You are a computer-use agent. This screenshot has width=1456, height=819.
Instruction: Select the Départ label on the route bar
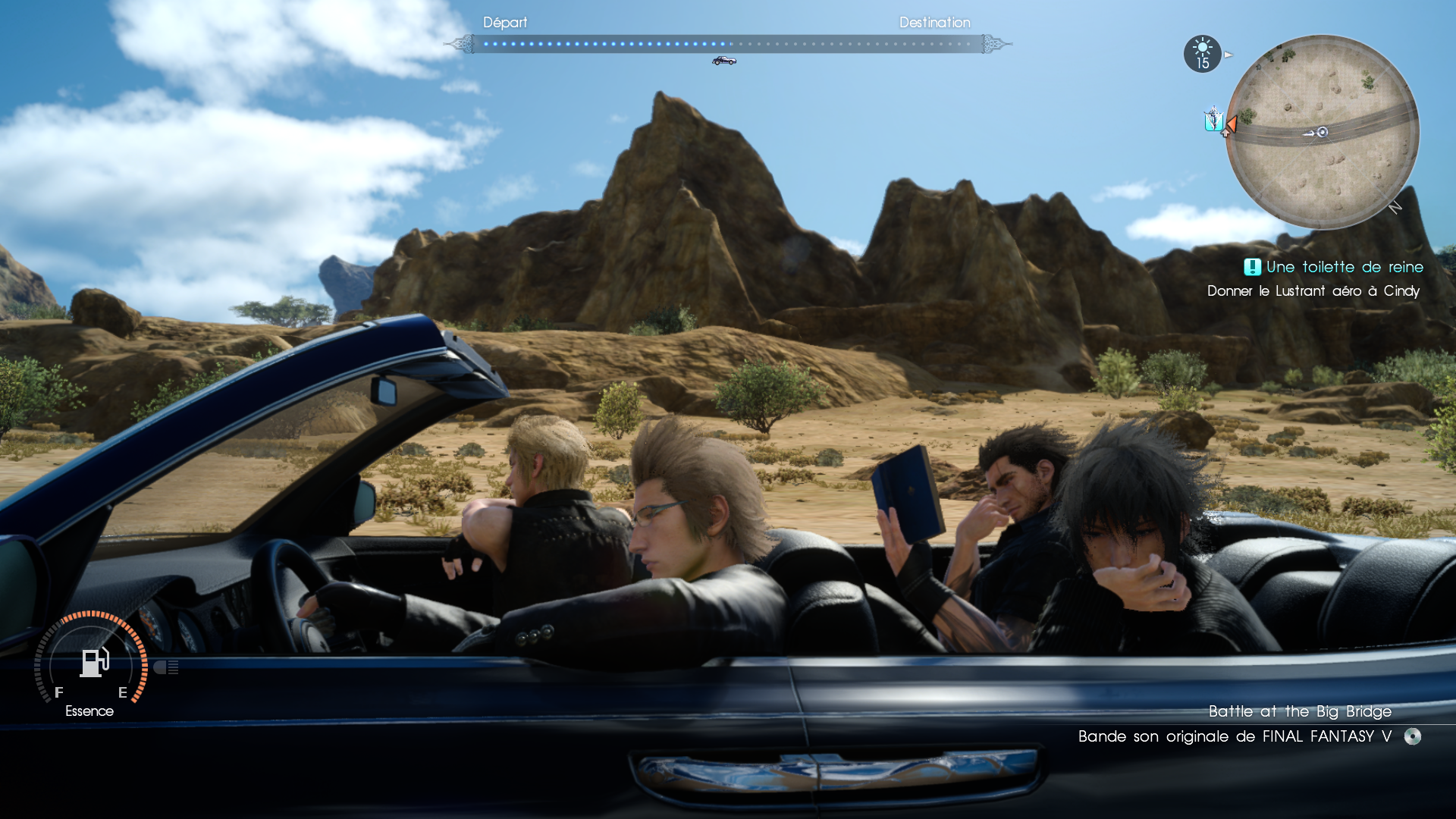505,23
